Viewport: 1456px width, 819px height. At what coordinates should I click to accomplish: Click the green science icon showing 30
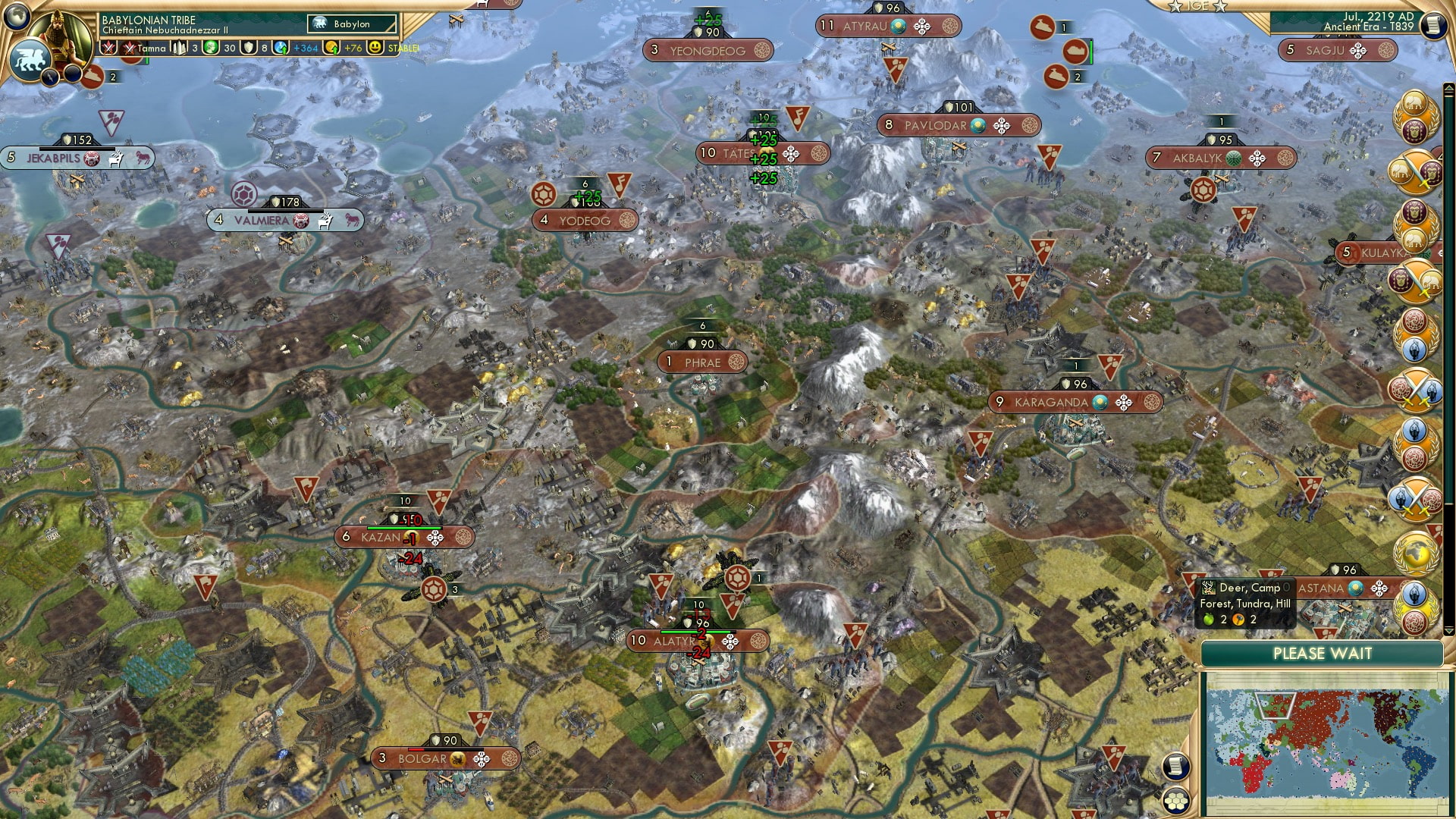(x=211, y=47)
